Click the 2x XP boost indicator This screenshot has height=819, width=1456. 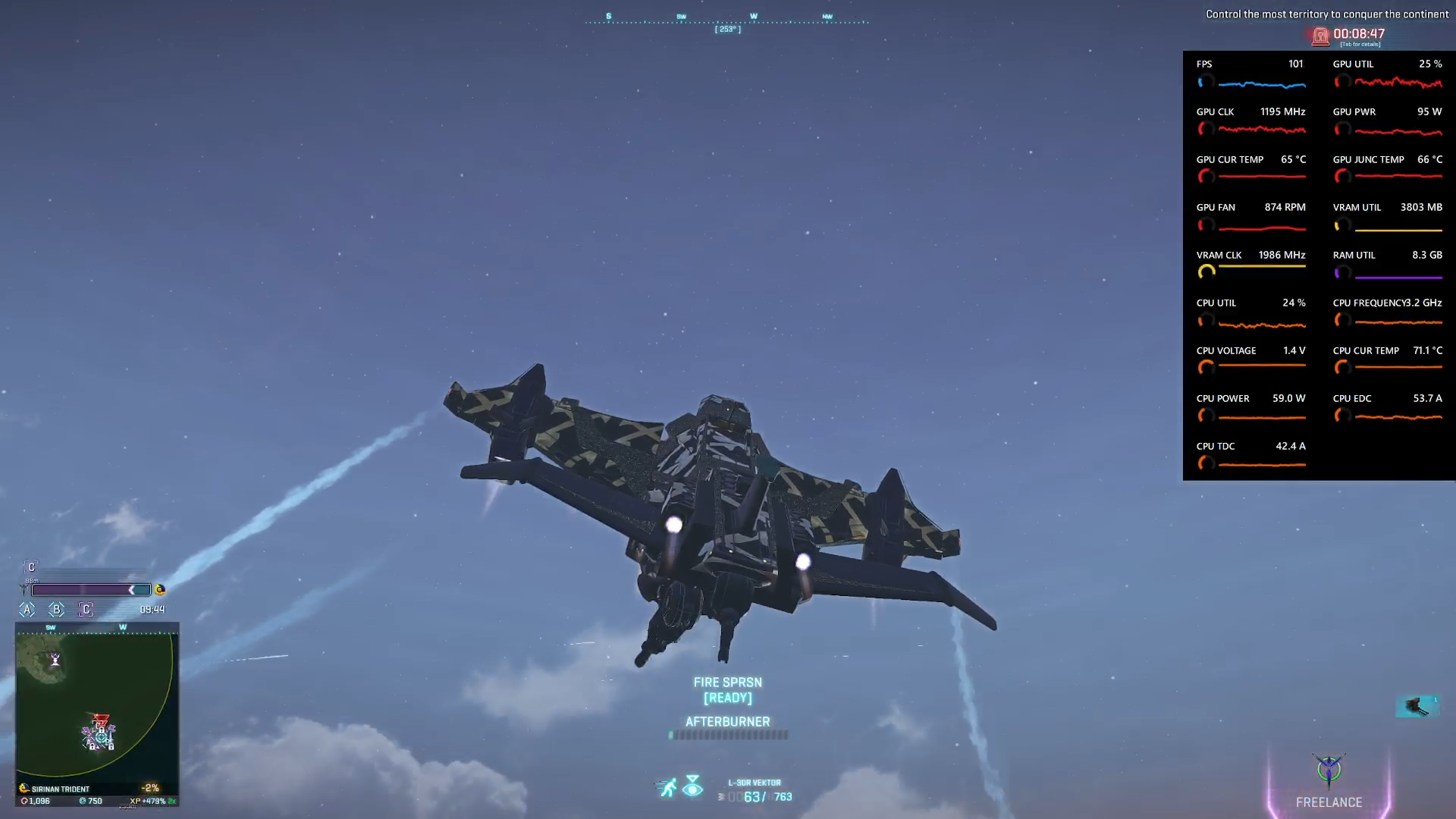(x=173, y=801)
